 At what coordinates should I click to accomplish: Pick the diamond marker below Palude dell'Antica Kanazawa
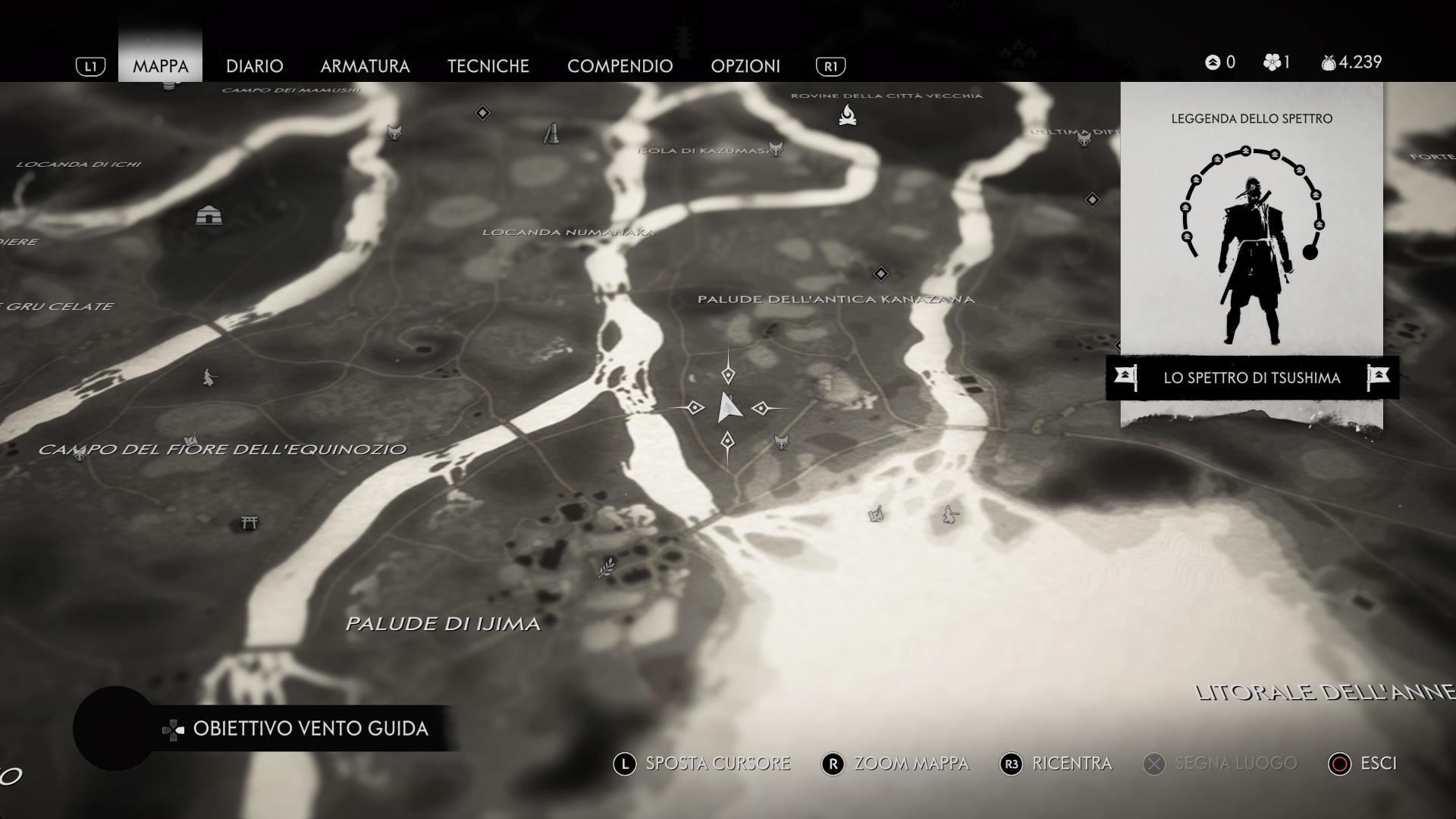(880, 273)
